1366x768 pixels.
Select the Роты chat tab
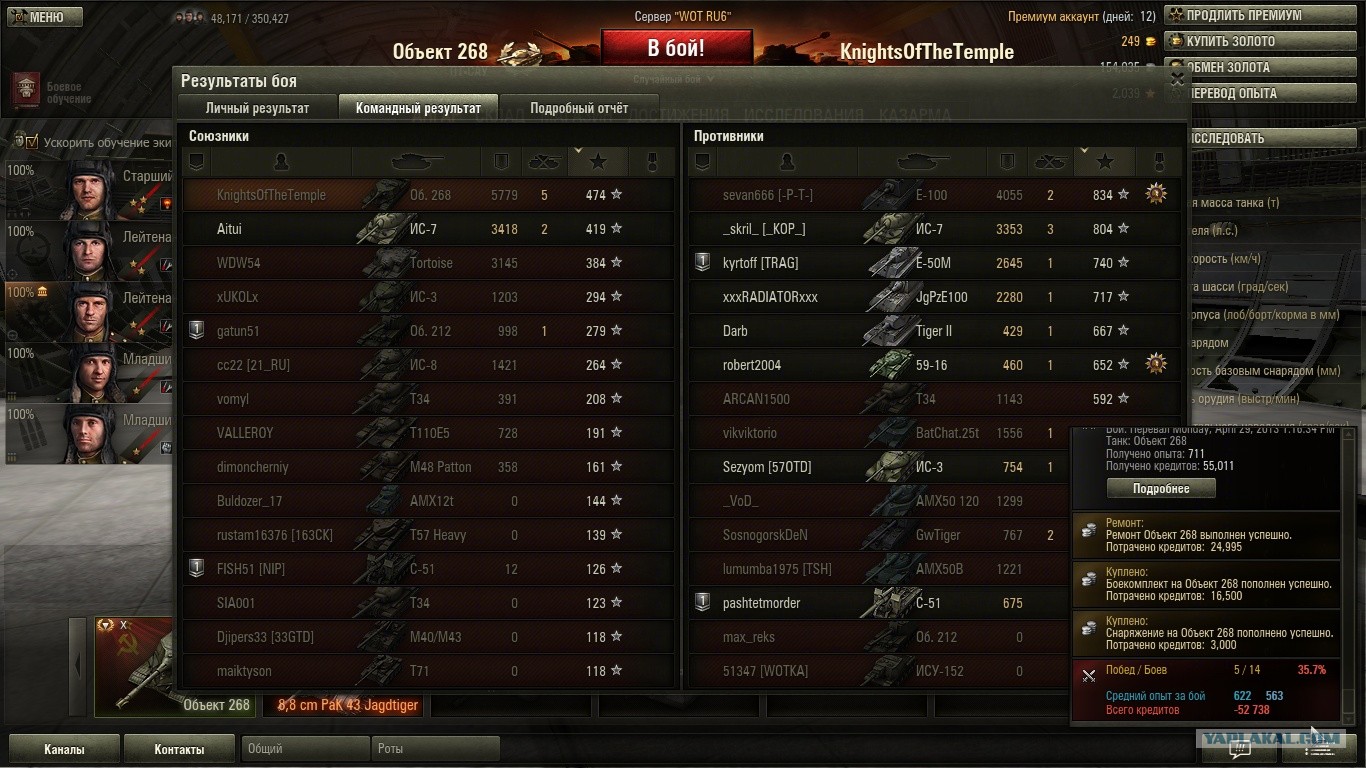tap(434, 748)
